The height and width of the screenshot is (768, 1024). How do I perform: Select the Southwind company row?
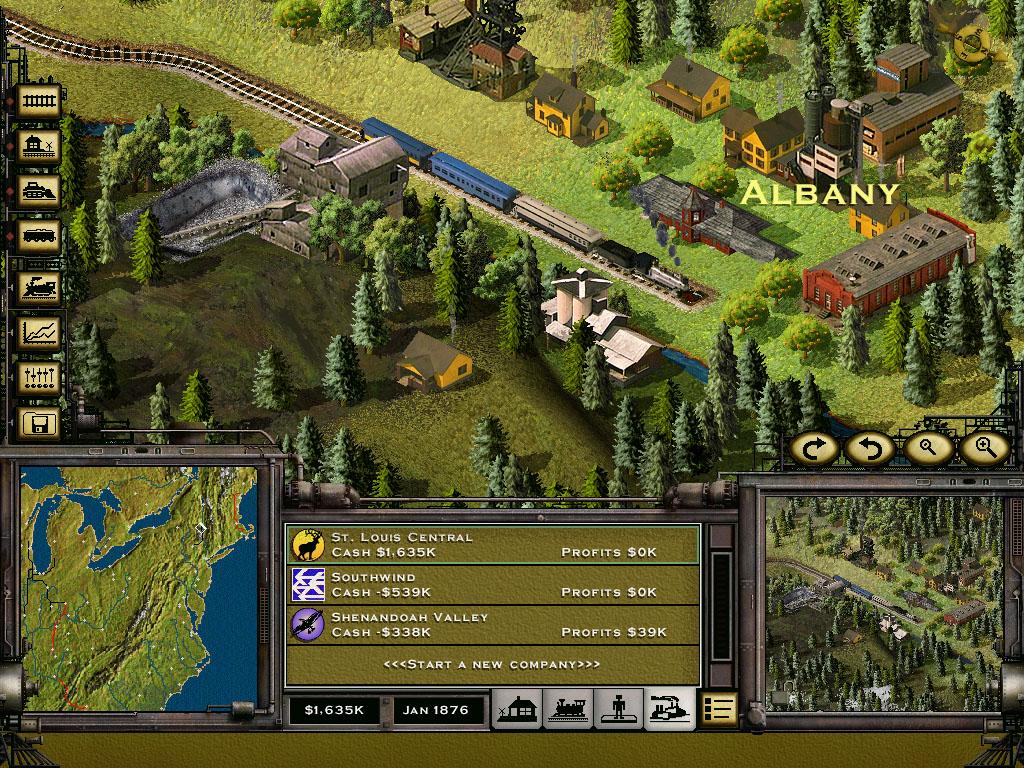[492, 585]
